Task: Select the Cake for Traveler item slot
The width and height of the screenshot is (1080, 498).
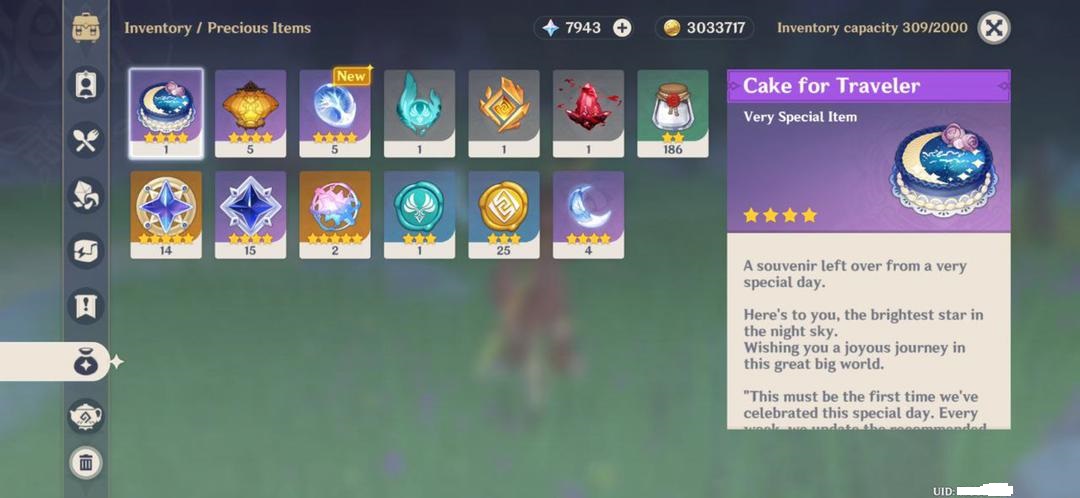Action: [166, 113]
